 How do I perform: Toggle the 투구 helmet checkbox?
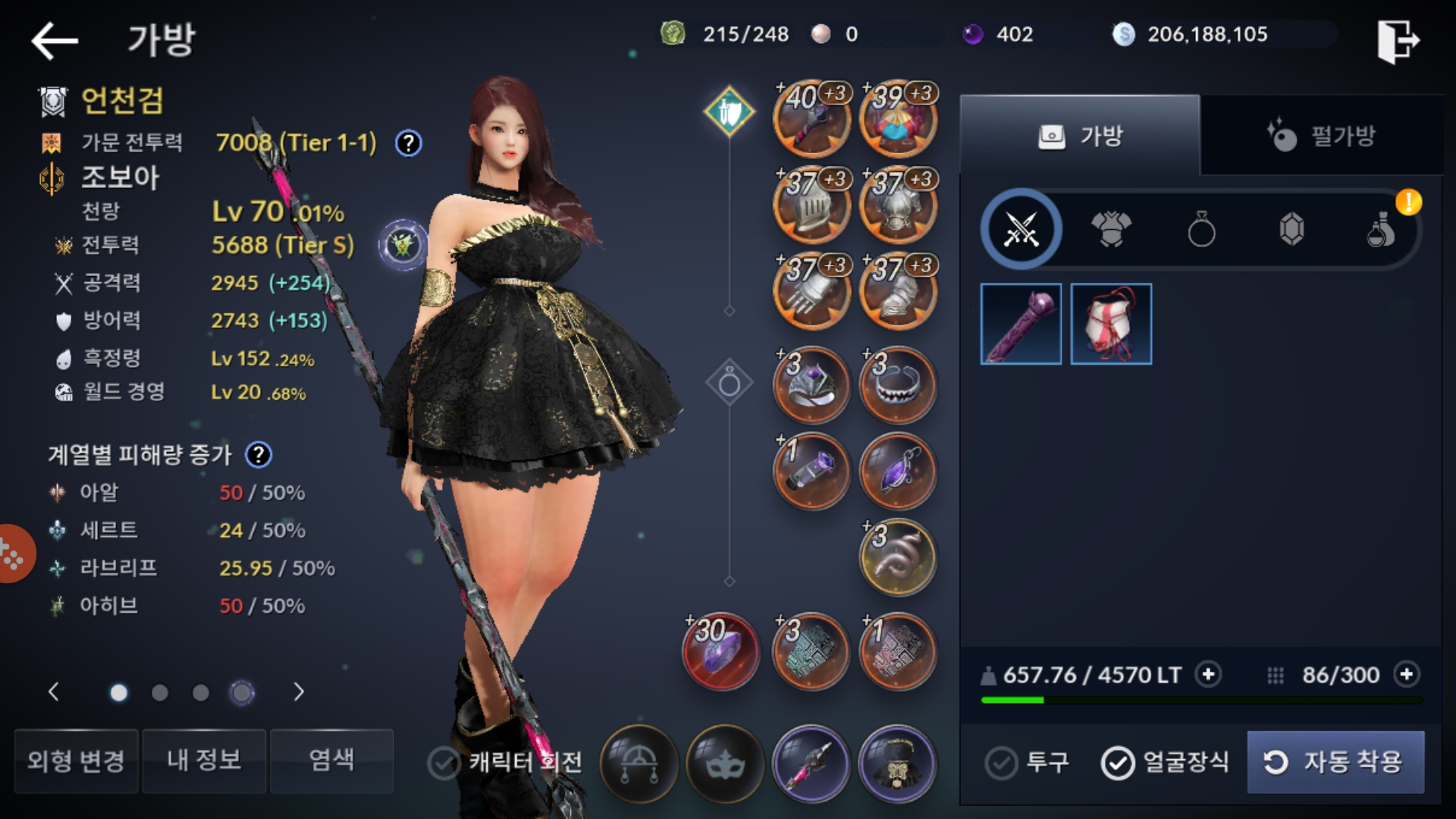(x=1001, y=763)
